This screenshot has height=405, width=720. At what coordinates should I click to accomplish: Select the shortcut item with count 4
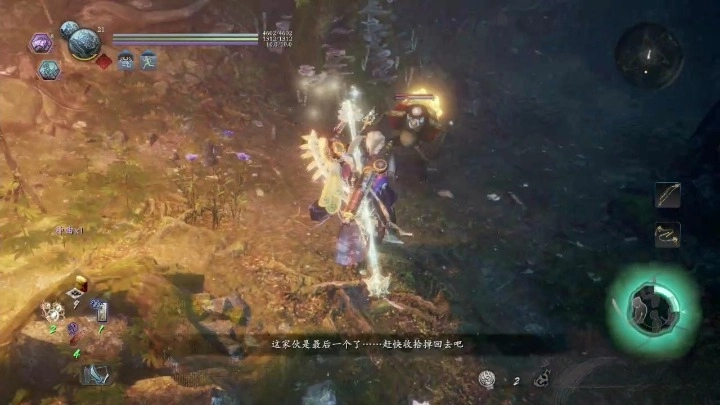(x=76, y=340)
